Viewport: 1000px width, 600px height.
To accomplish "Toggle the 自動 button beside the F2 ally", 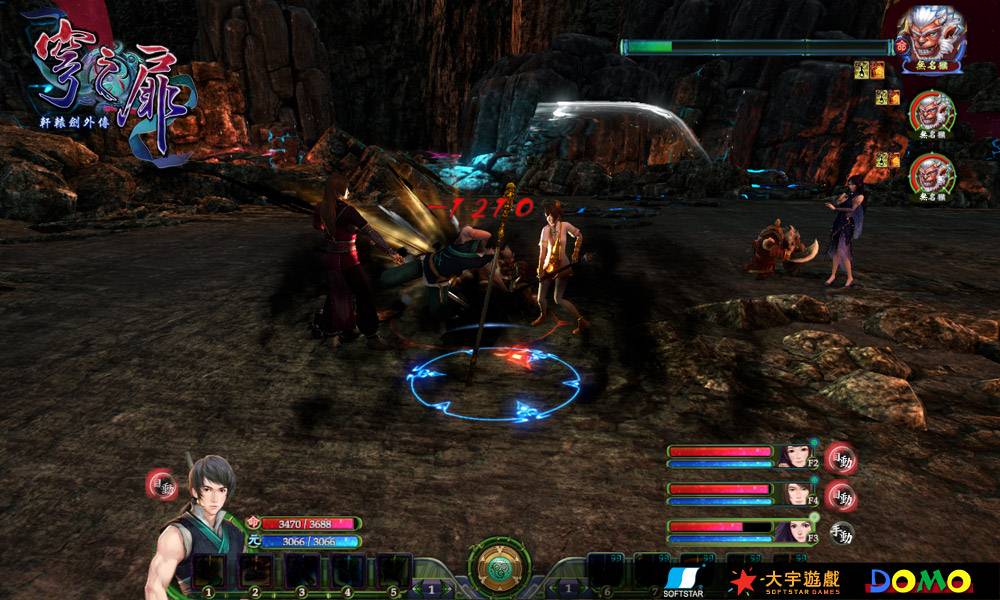I will pyautogui.click(x=840, y=458).
